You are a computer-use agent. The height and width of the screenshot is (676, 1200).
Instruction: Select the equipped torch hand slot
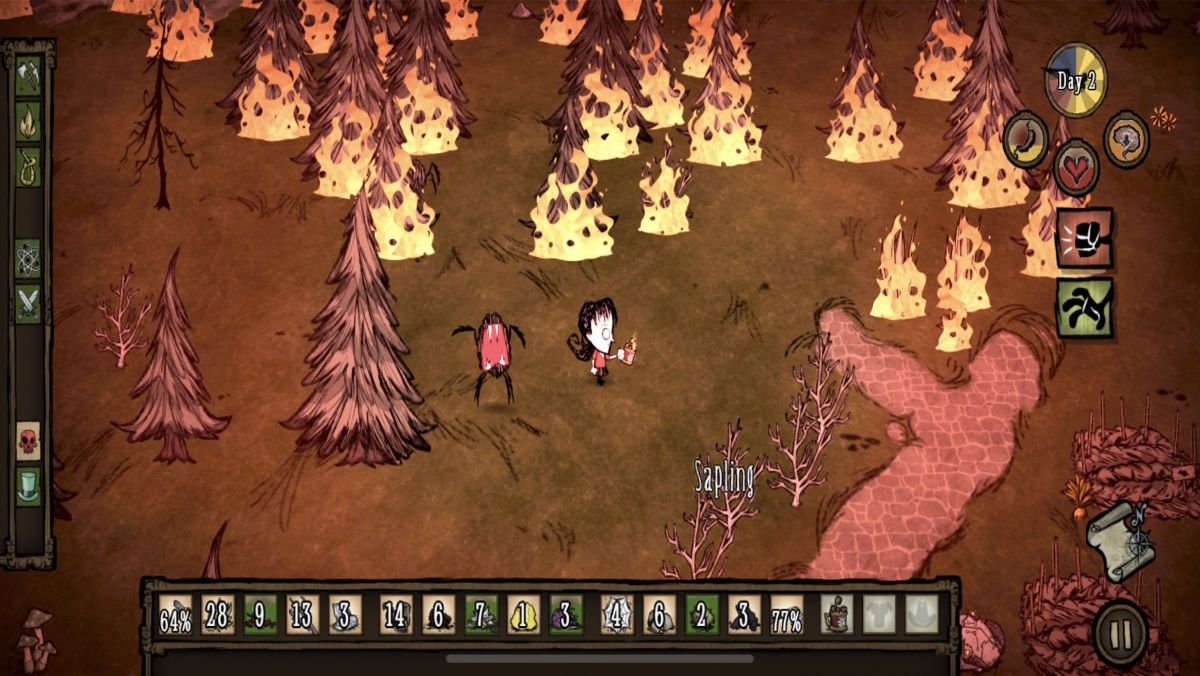pos(836,615)
